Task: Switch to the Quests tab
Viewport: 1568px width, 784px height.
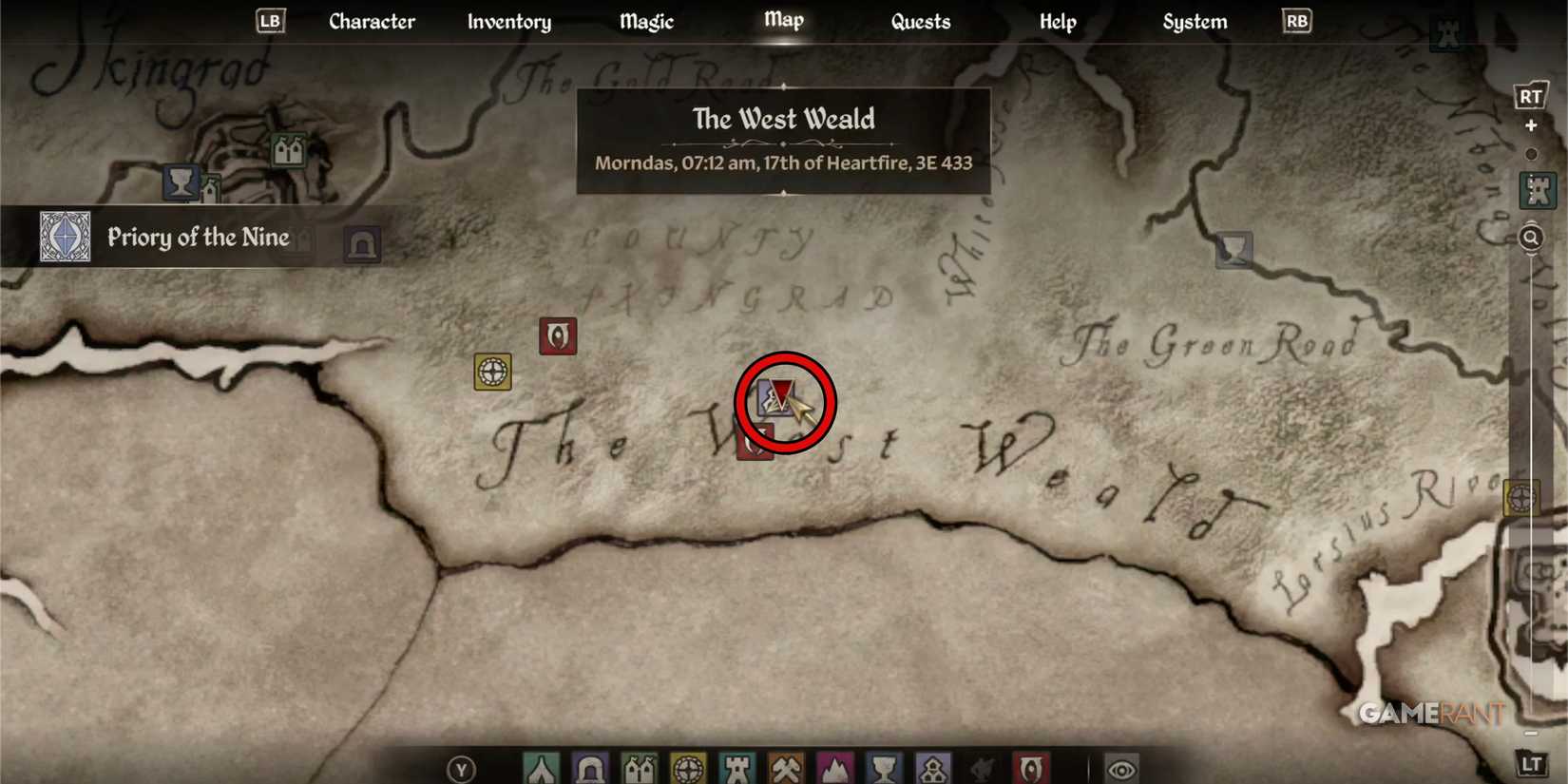Action: click(x=920, y=21)
